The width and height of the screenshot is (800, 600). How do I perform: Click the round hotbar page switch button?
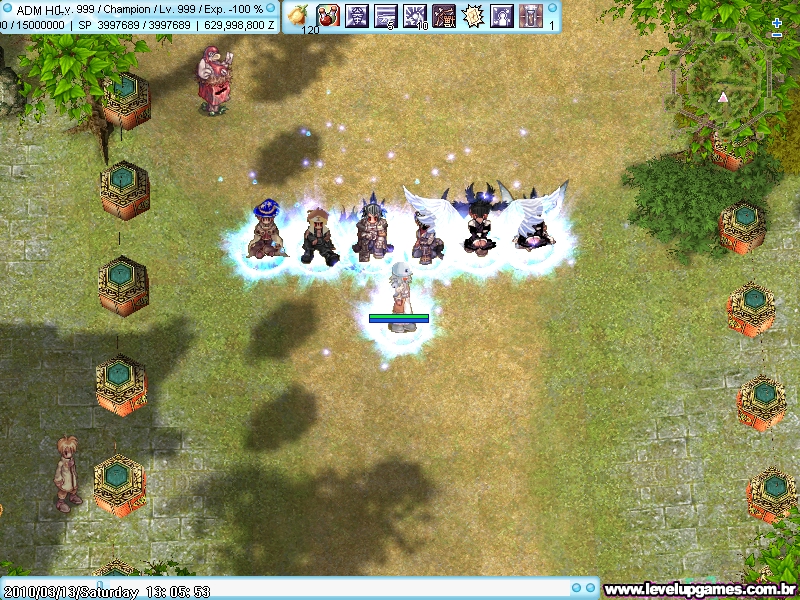[552, 6]
